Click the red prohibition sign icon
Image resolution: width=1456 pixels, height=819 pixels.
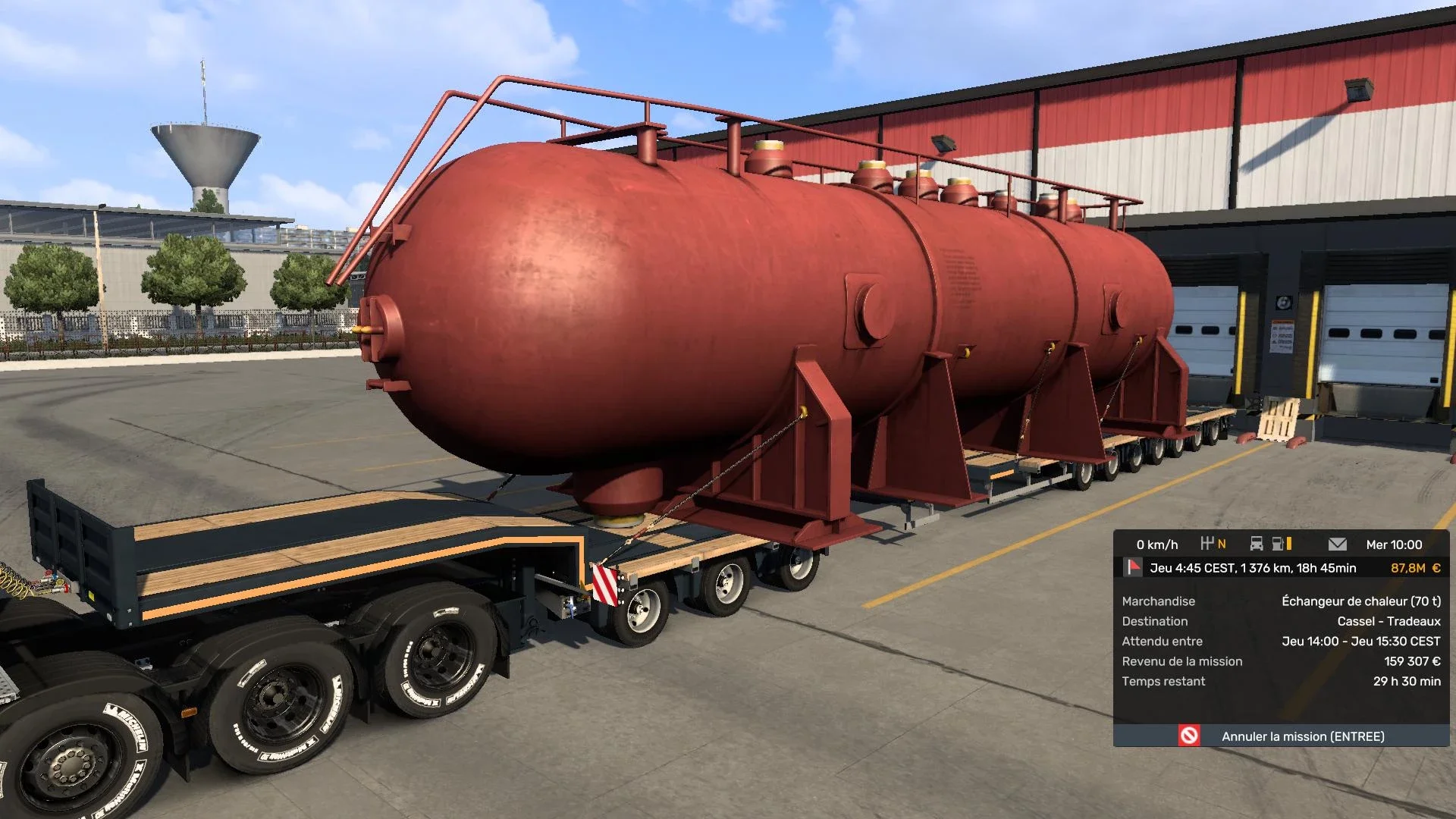[1190, 735]
